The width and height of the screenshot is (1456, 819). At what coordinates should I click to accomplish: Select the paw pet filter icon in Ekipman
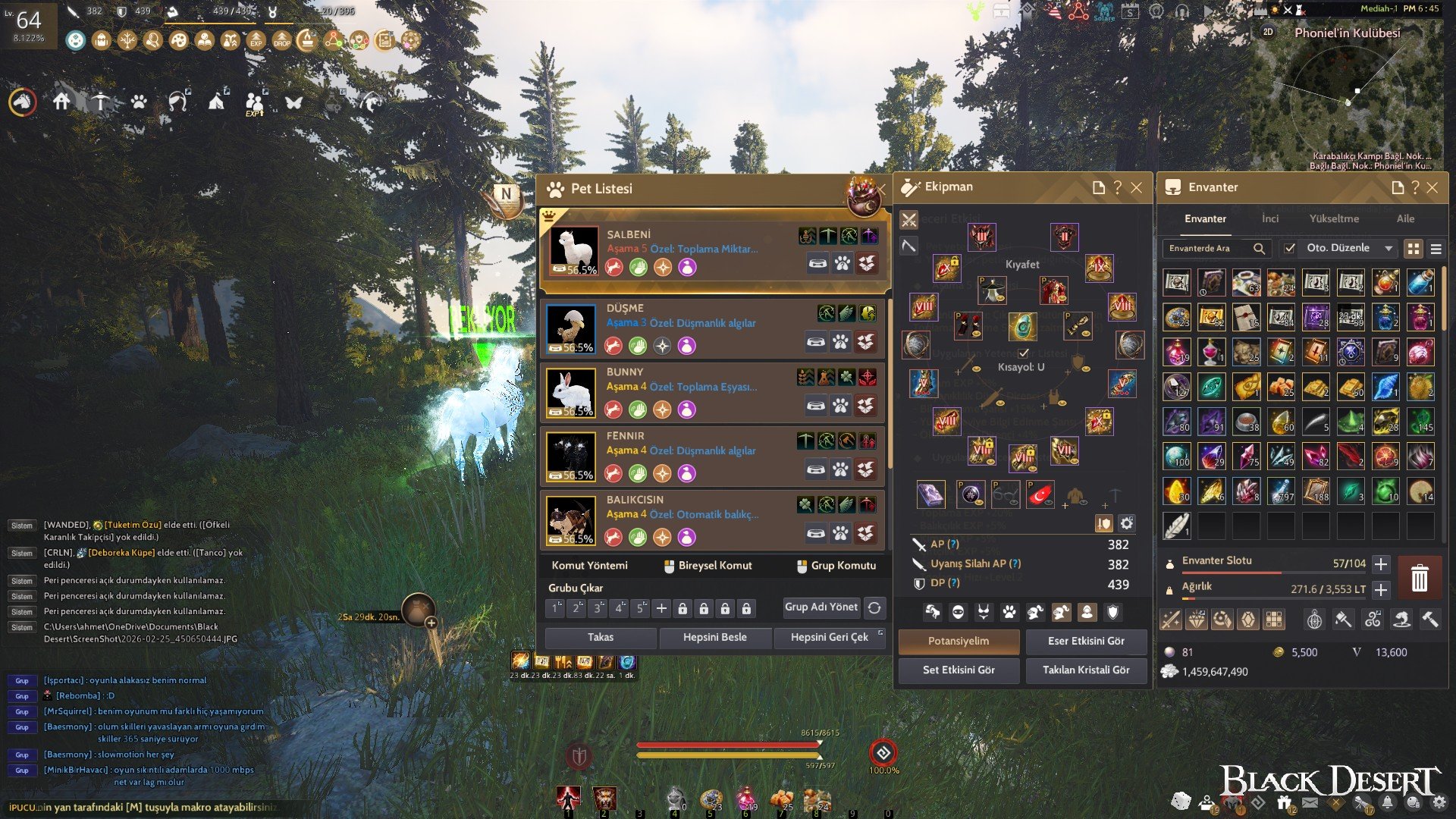click(x=1009, y=610)
